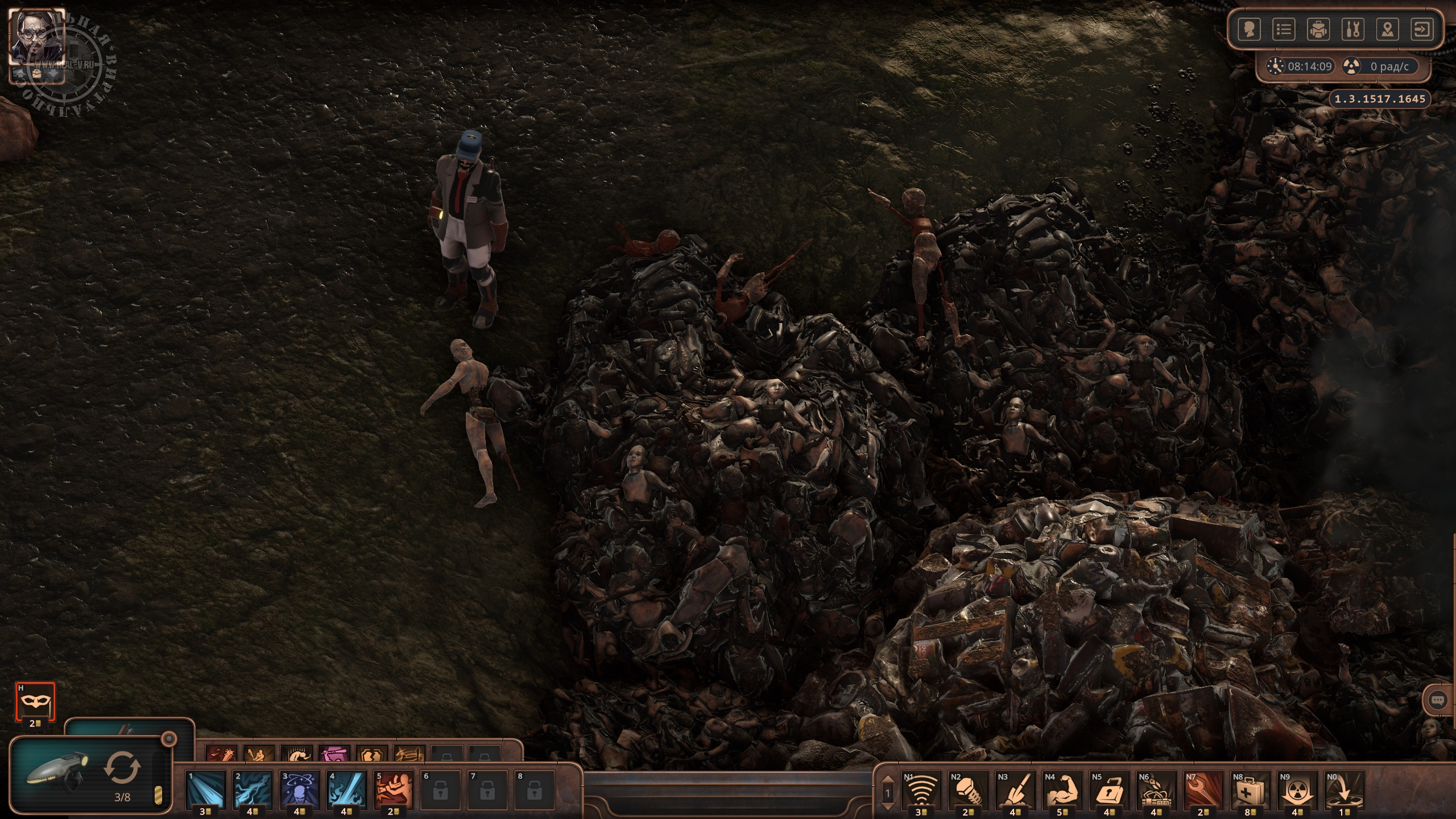Image resolution: width=1456 pixels, height=819 pixels.
Task: Open the backpack inventory
Action: point(1318,30)
